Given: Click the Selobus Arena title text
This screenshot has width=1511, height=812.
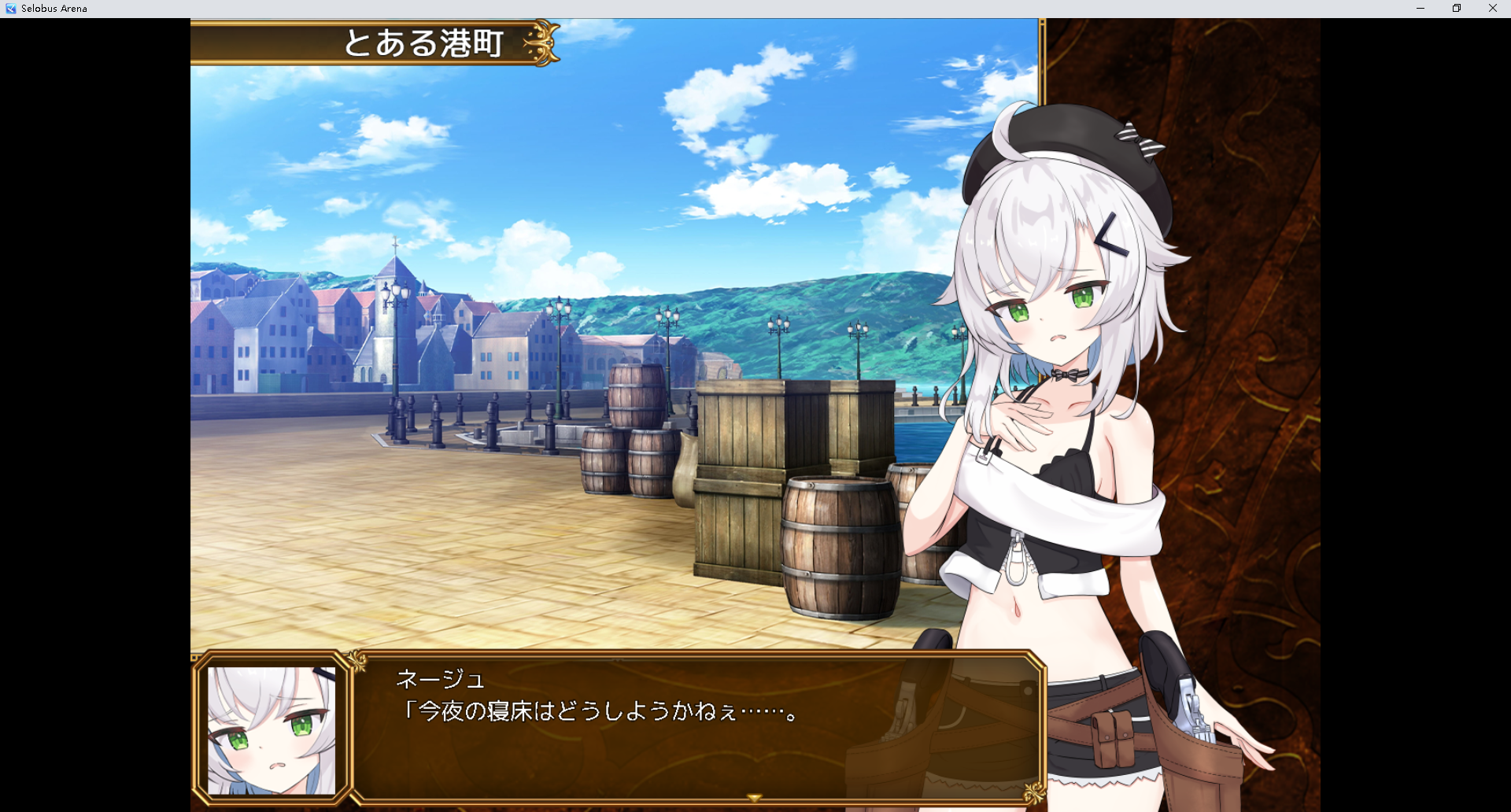Looking at the screenshot, I should pos(53,8).
